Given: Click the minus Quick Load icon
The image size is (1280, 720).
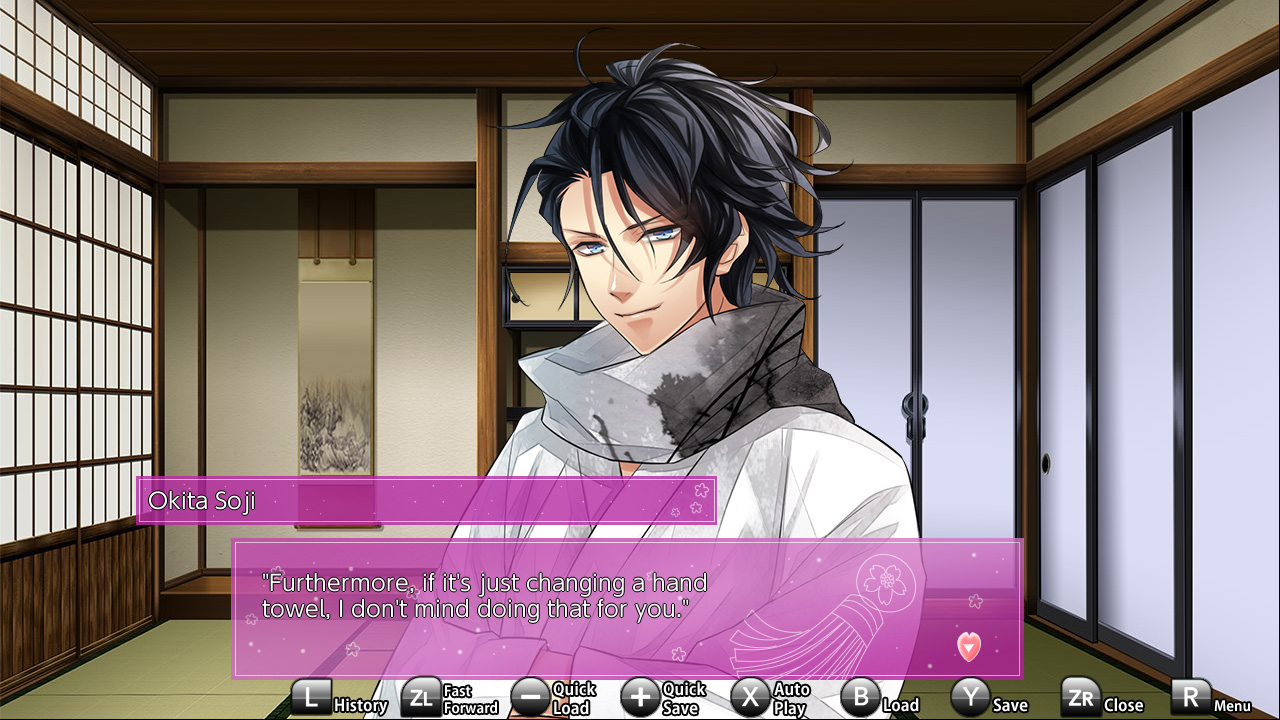Looking at the screenshot, I should (x=531, y=697).
